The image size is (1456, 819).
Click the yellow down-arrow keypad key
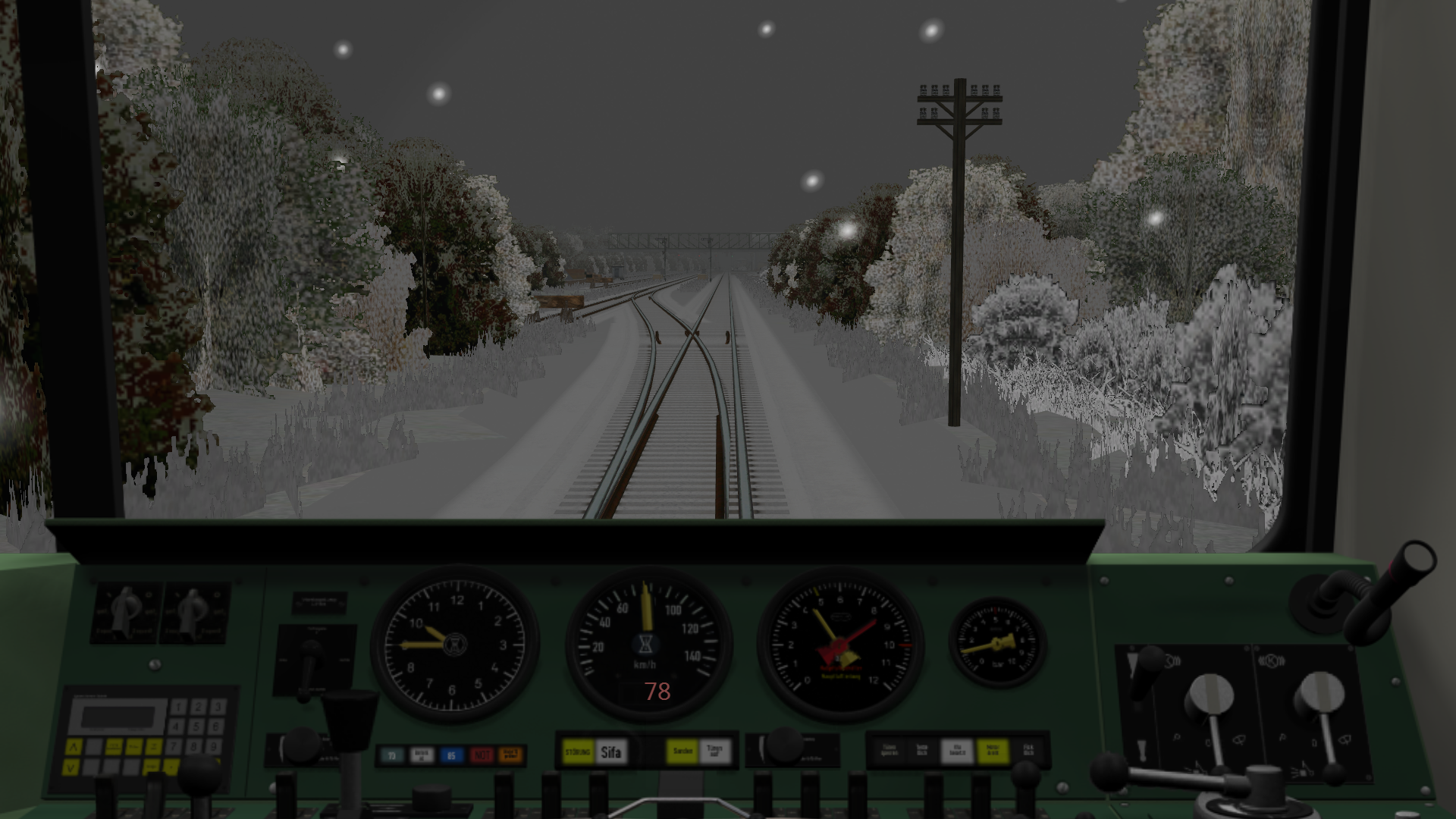click(x=71, y=767)
